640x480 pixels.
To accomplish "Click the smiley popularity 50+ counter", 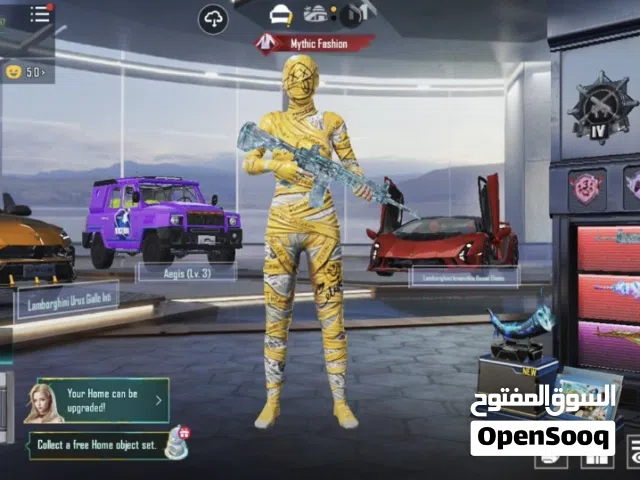I will pyautogui.click(x=27, y=71).
